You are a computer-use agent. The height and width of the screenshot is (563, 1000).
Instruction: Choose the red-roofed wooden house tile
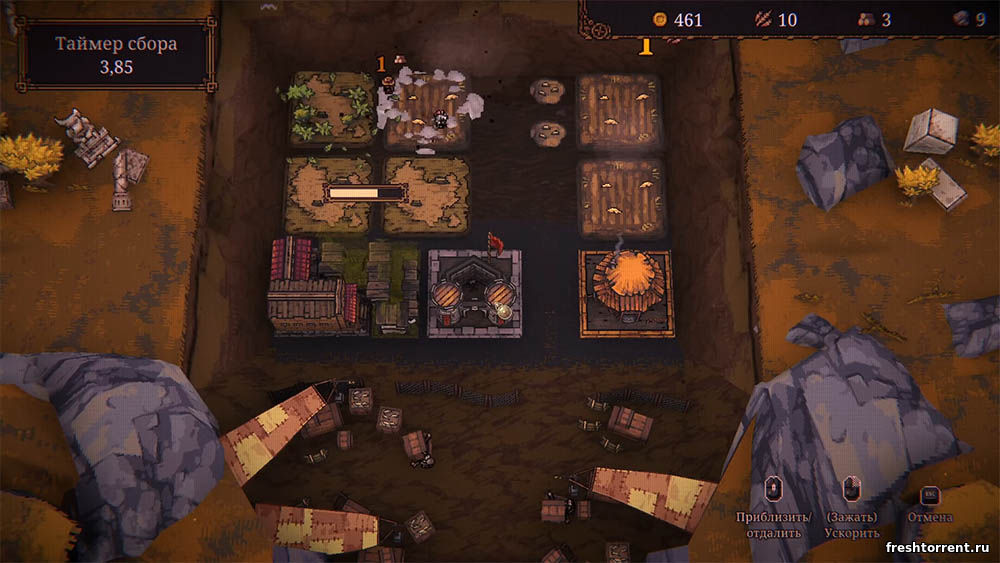point(311,287)
